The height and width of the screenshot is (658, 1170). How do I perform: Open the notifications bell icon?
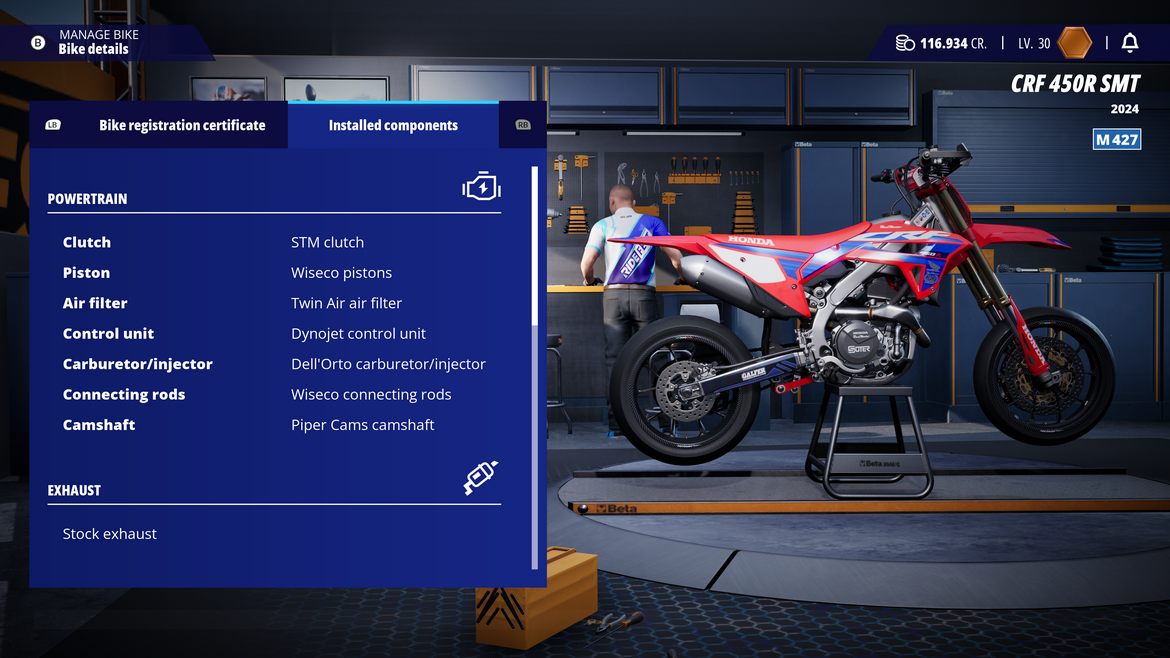coord(1130,43)
